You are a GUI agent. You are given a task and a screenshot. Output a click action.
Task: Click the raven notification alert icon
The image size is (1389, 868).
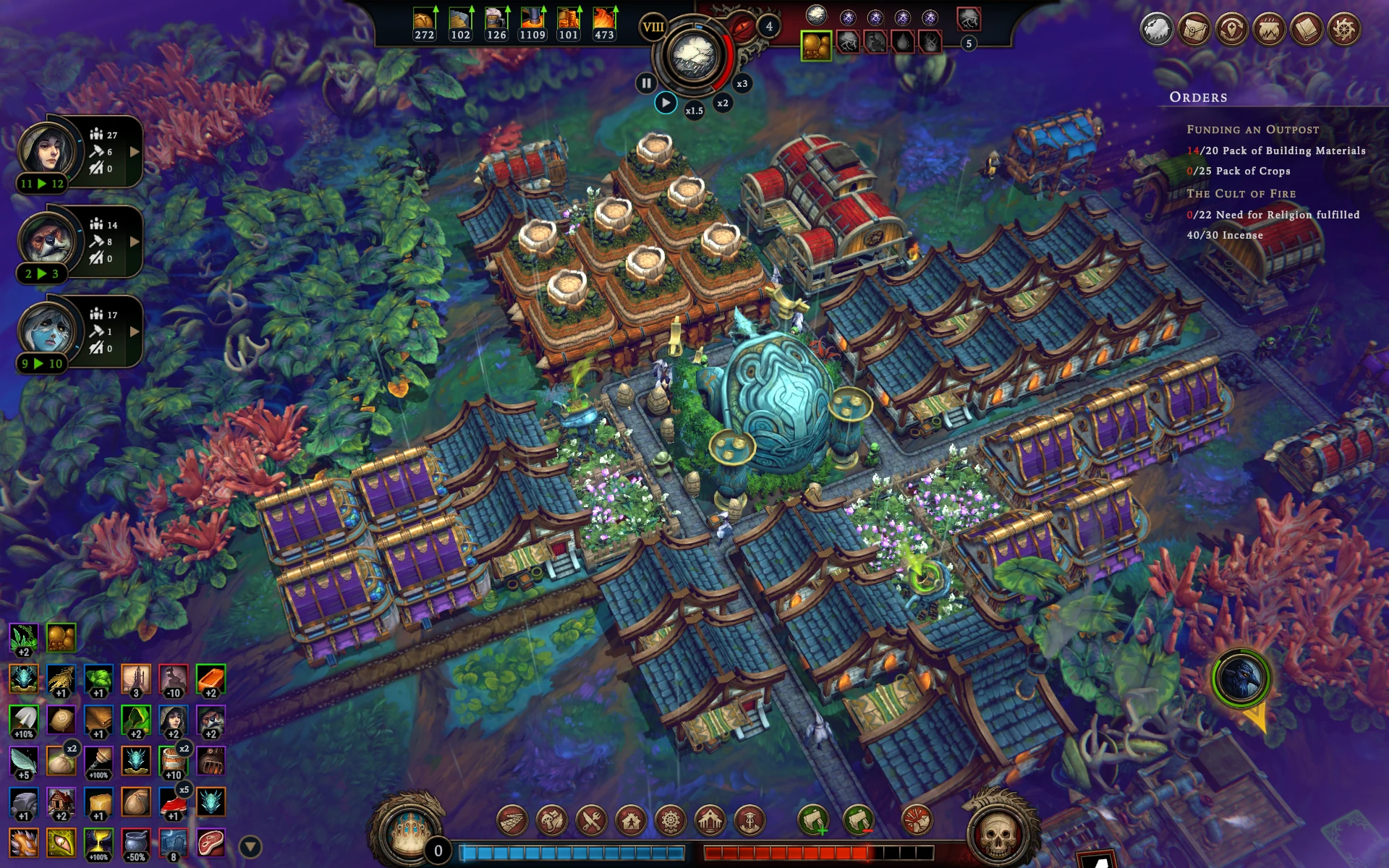coord(1241,678)
